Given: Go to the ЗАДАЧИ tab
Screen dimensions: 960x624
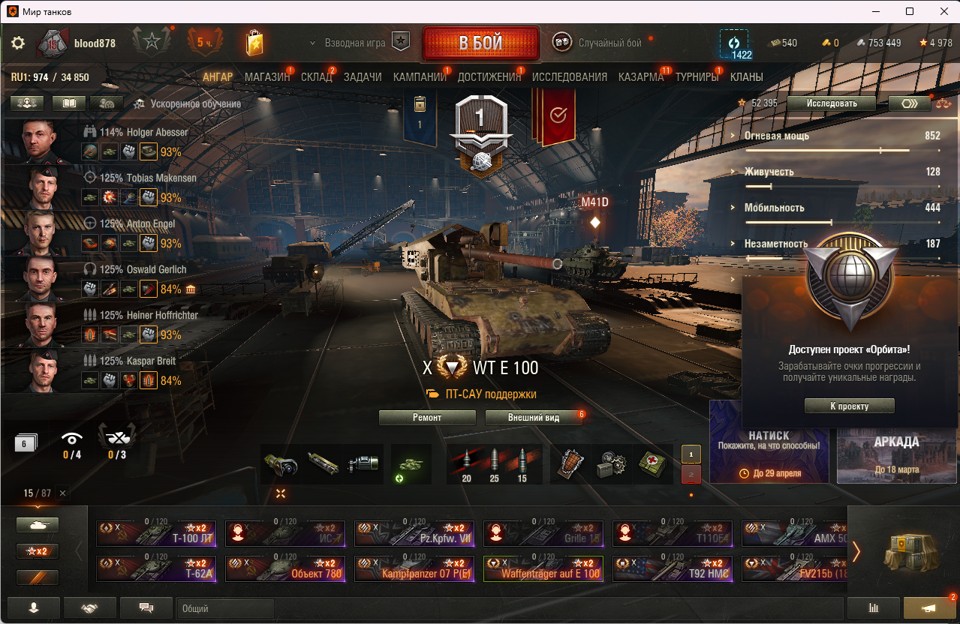Looking at the screenshot, I should pos(362,77).
